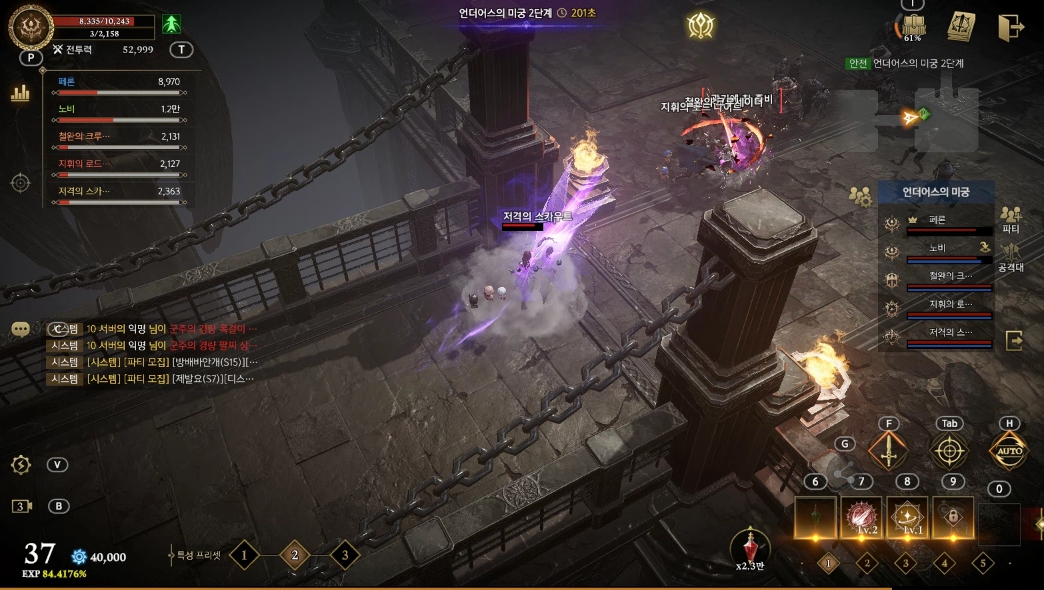The width and height of the screenshot is (1044, 590).
Task: Activate the red slash skill Lv.2
Action: coord(861,516)
